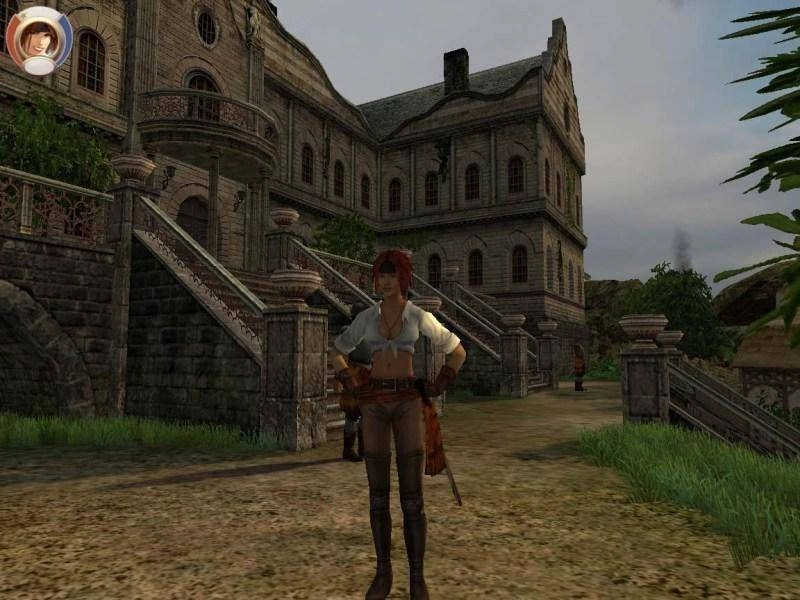Image resolution: width=800 pixels, height=600 pixels.
Task: Click the red-haired character portrait icon
Action: click(39, 38)
